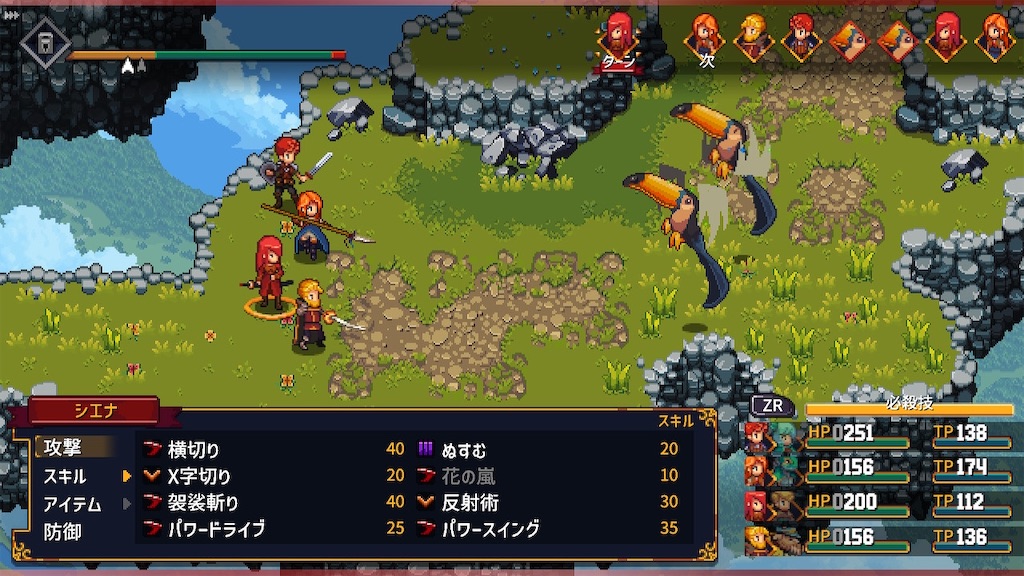Click the 次 next-turn portrait
Image resolution: width=1024 pixels, height=576 pixels.
(705, 38)
